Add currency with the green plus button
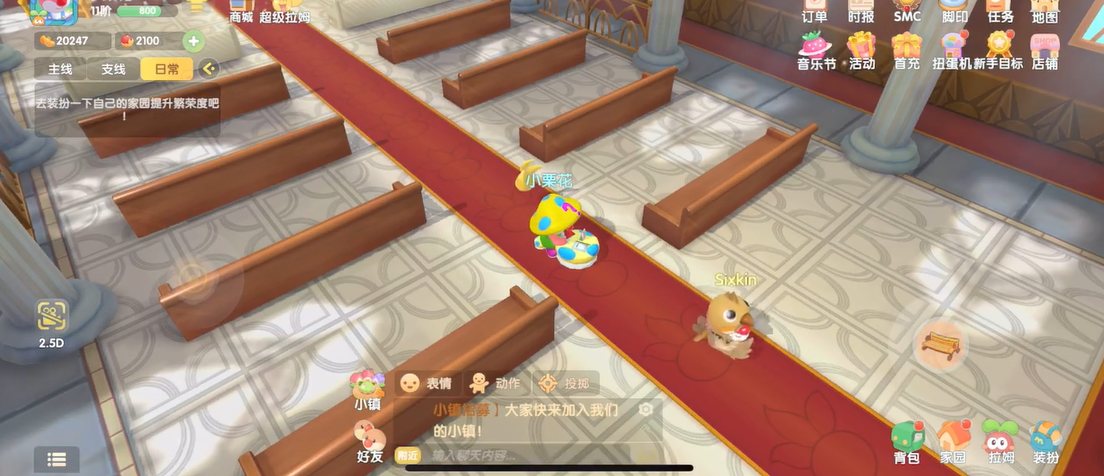1104x476 pixels. coord(193,41)
